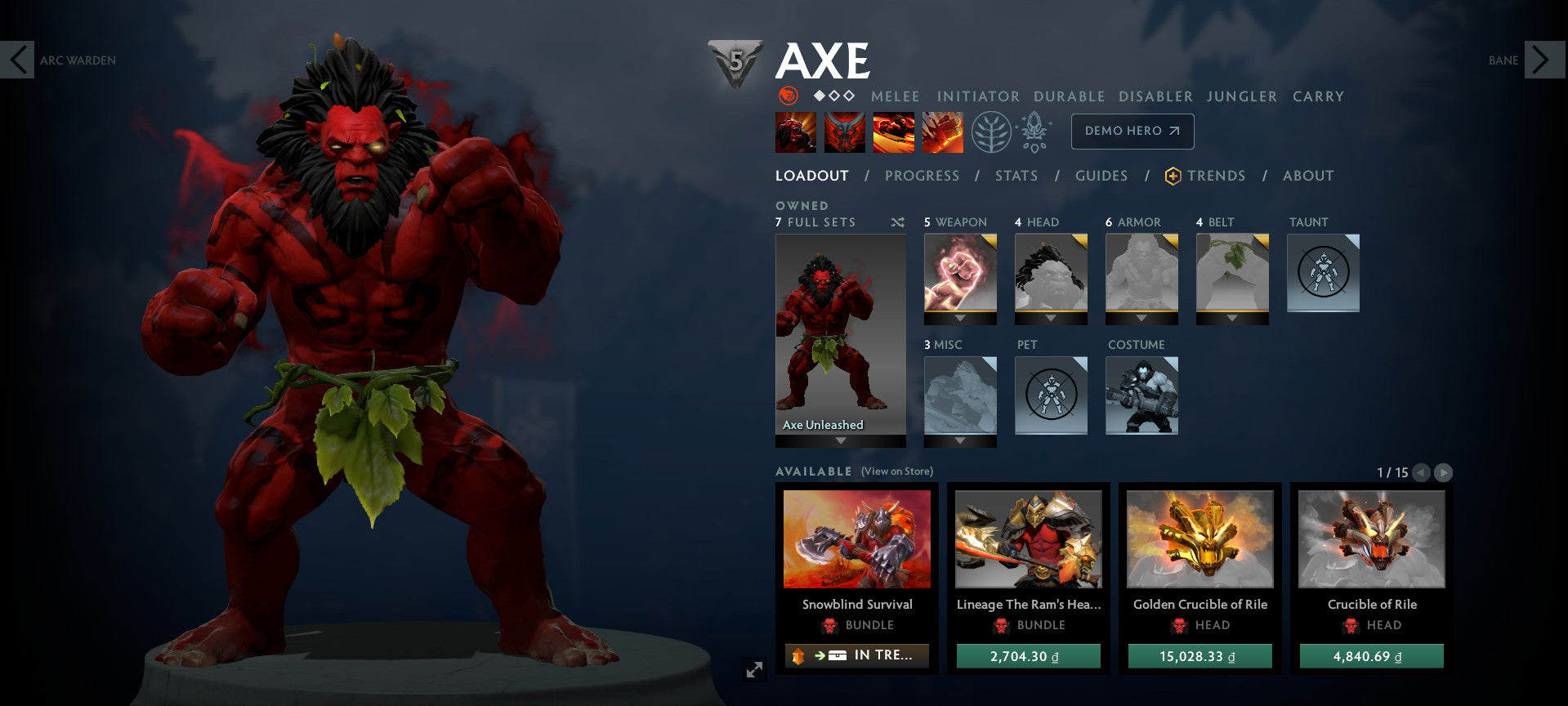This screenshot has width=1568, height=706.
Task: Click the next page arrow in Available items
Action: pyautogui.click(x=1445, y=472)
